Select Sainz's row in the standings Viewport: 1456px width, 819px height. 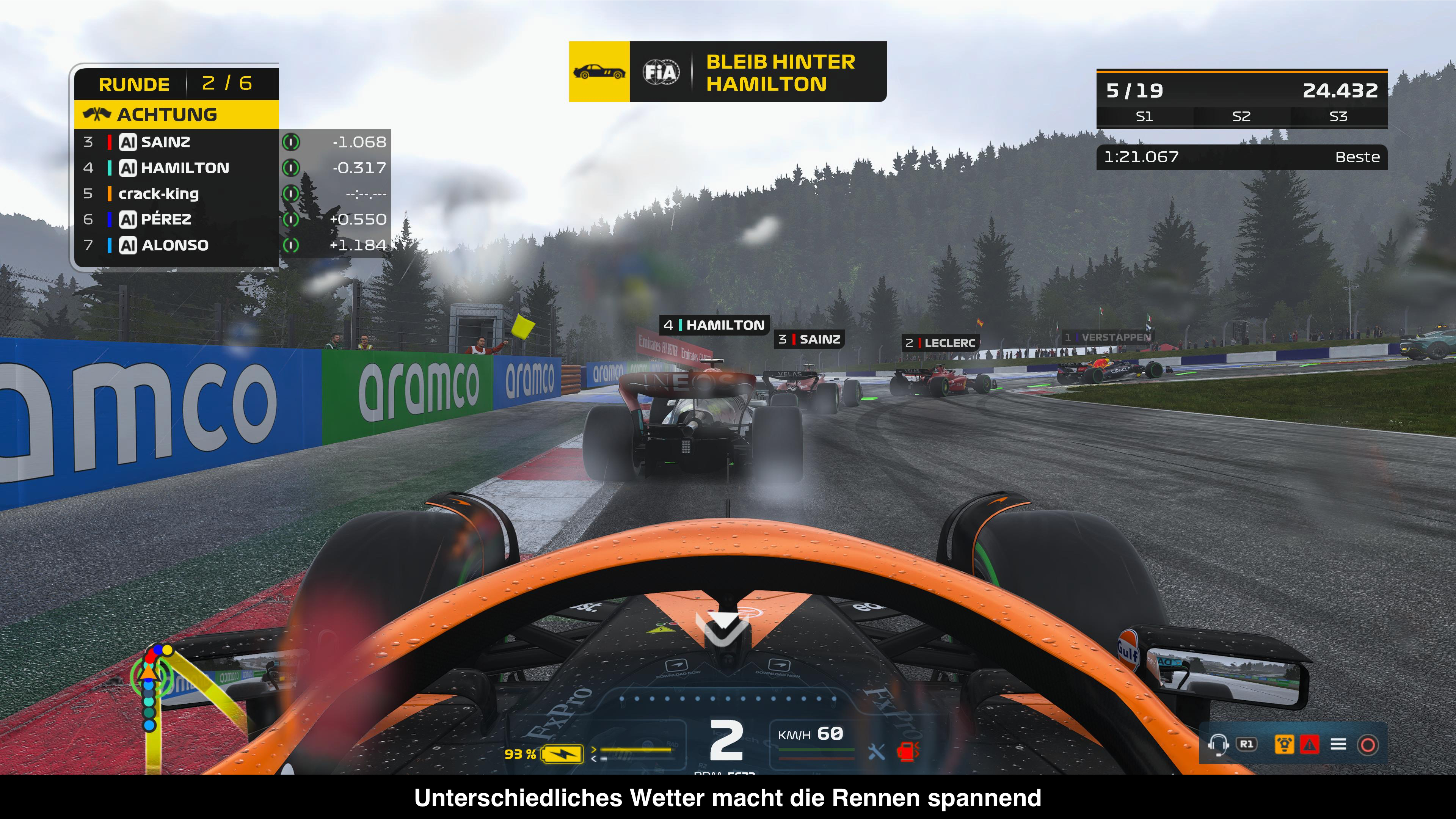(x=175, y=142)
